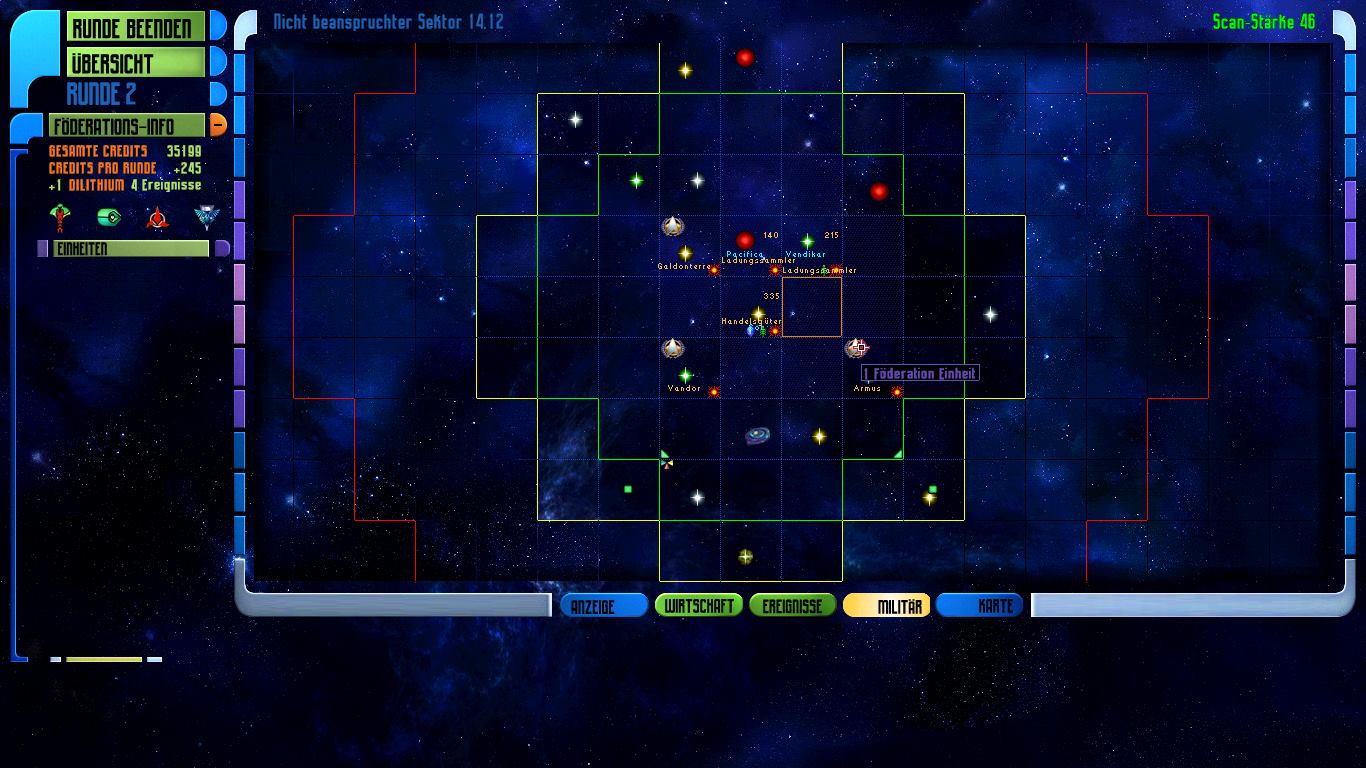Open the Einheiten units list
This screenshot has width=1366, height=768.
(130, 249)
